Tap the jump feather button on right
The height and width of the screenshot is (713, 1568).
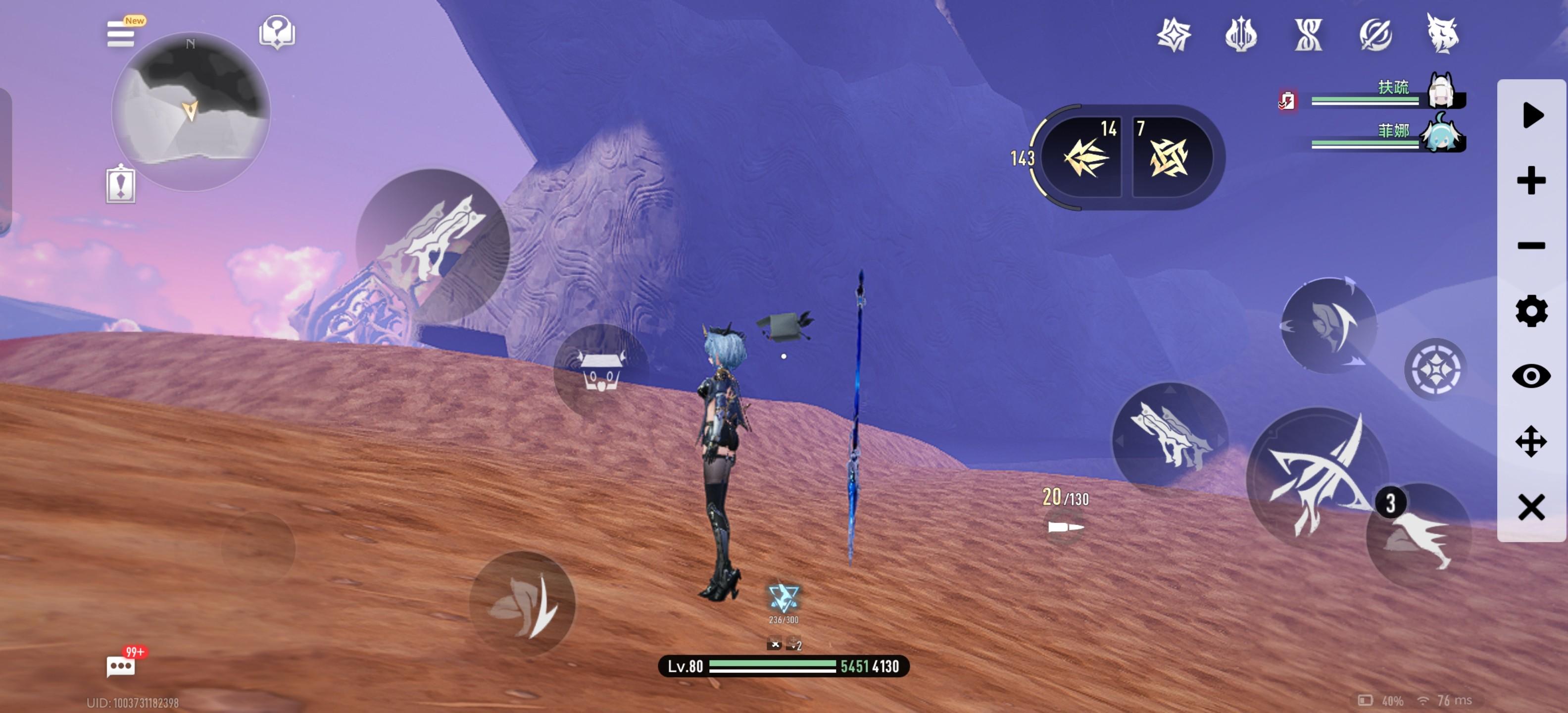pos(1329,325)
